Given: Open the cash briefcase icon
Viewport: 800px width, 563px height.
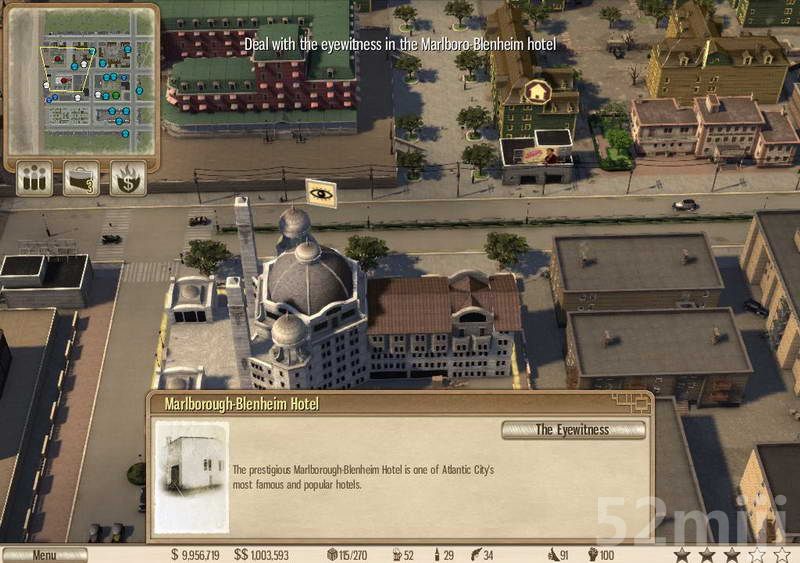Looking at the screenshot, I should click(81, 177).
